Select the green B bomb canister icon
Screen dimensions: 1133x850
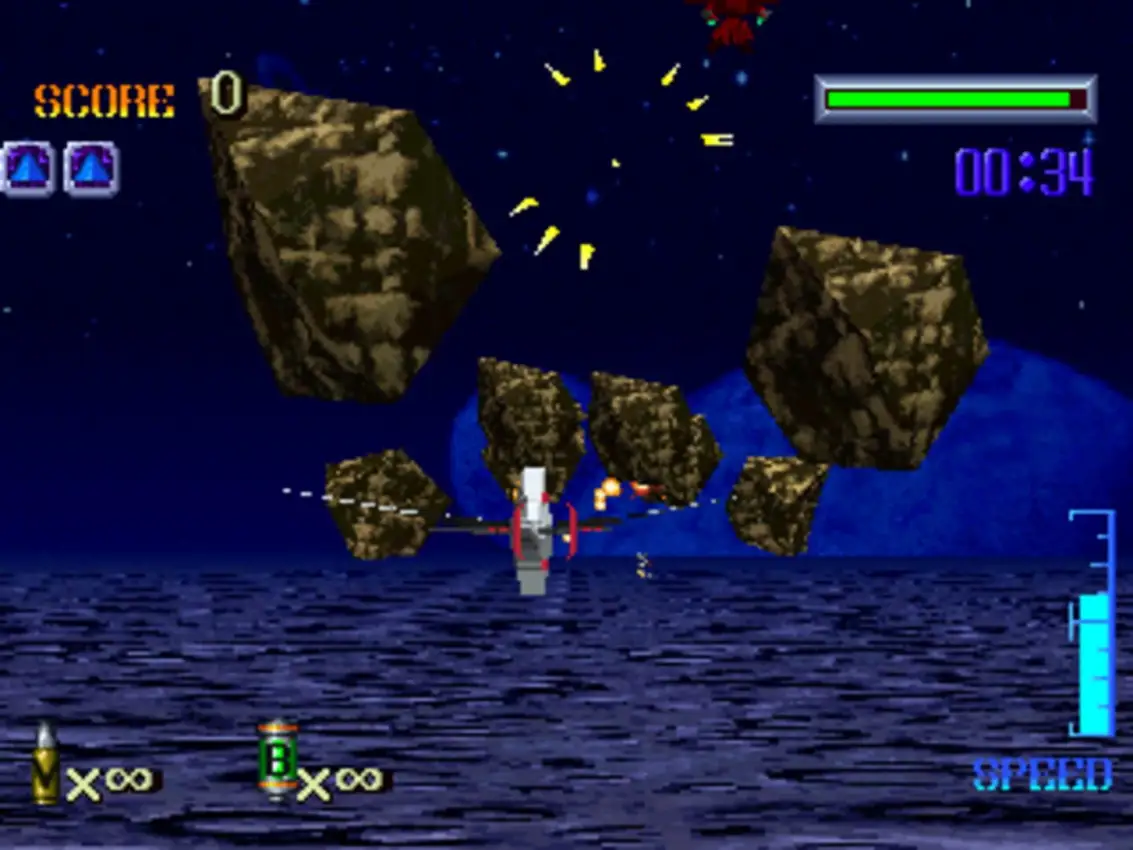pos(277,761)
